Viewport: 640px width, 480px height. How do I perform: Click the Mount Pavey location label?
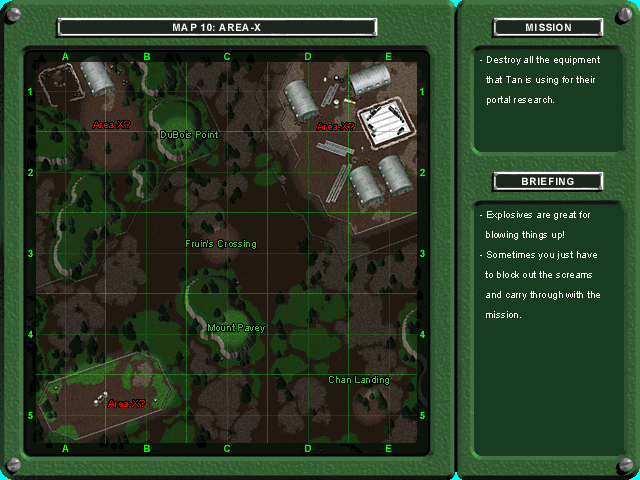(x=235, y=328)
